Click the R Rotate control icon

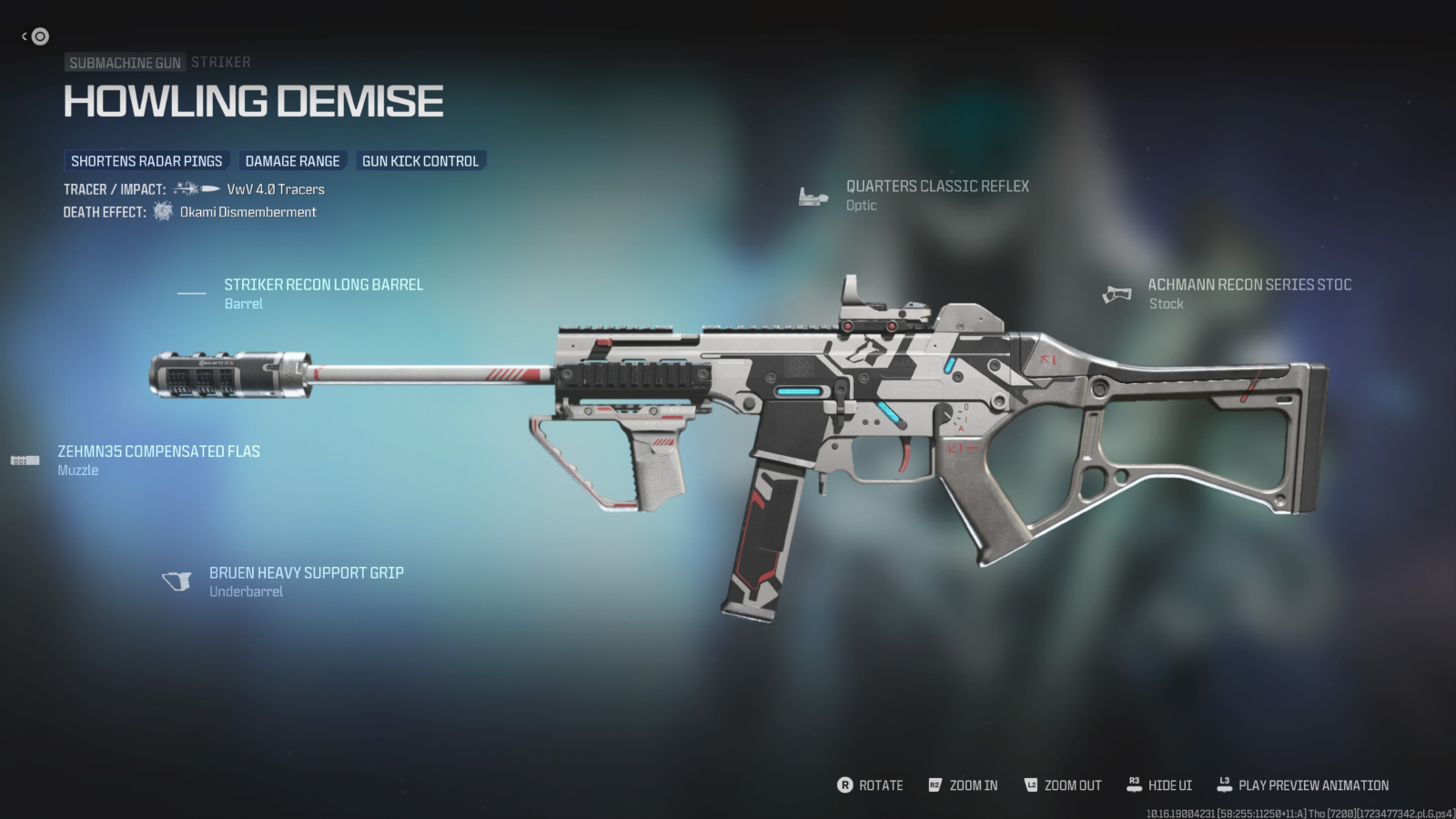tap(846, 784)
